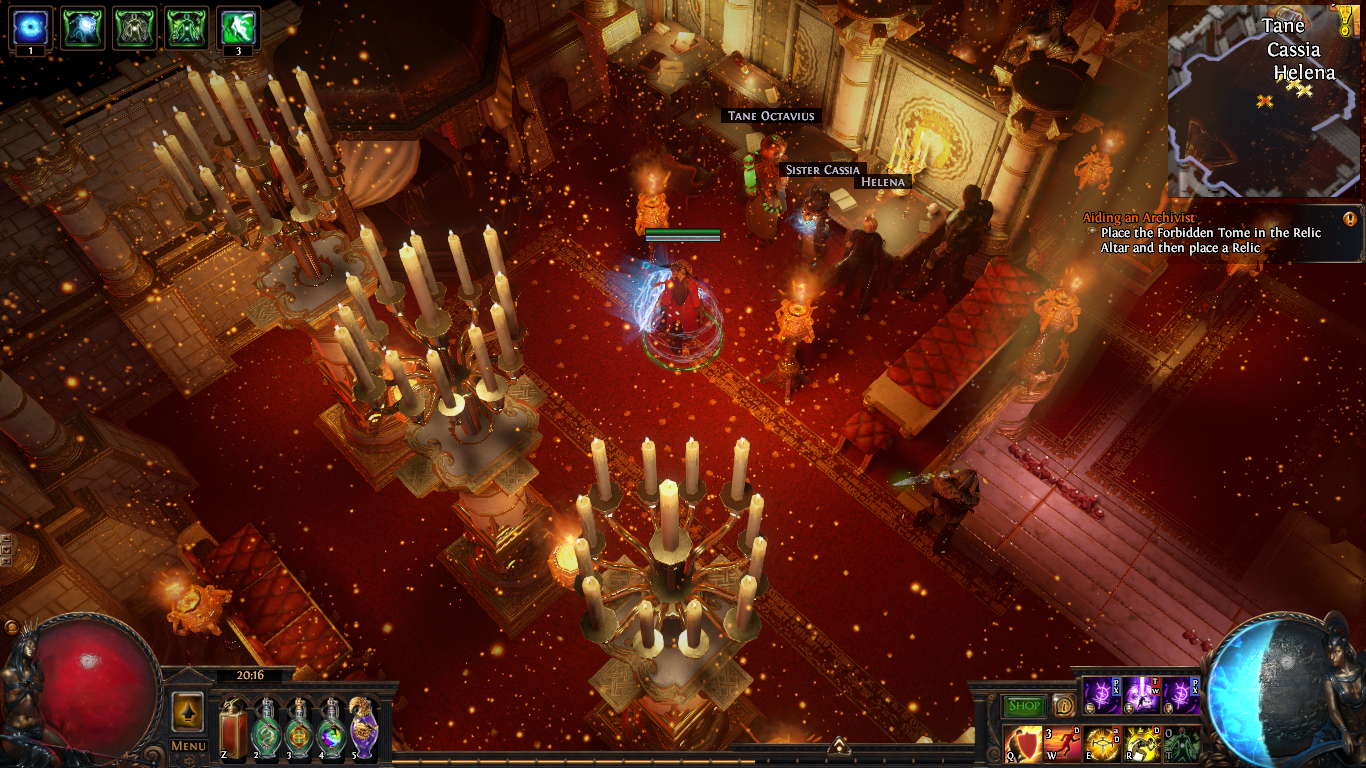Screen dimensions: 1366x768
Task: Click the gold info button
Action: 1063,705
